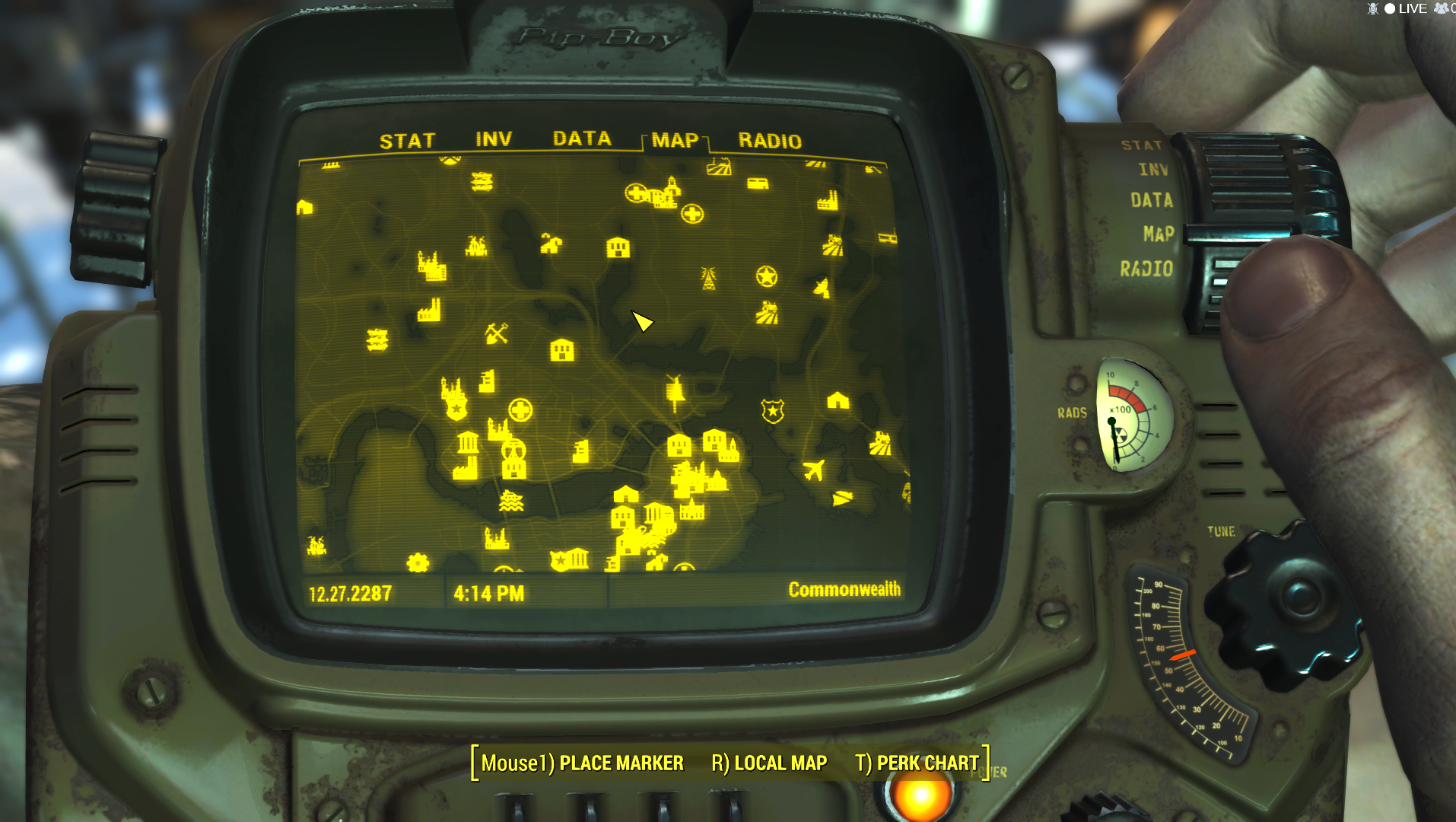This screenshot has height=822, width=1456.
Task: Show the Perk Chart
Action: pos(917,763)
